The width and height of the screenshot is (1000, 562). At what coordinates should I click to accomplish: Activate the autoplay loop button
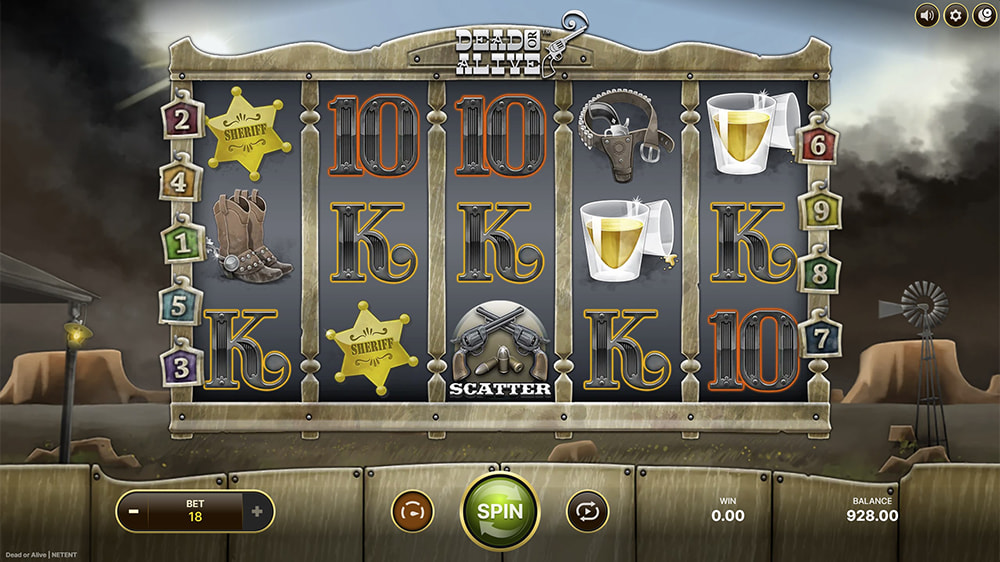[x=587, y=511]
